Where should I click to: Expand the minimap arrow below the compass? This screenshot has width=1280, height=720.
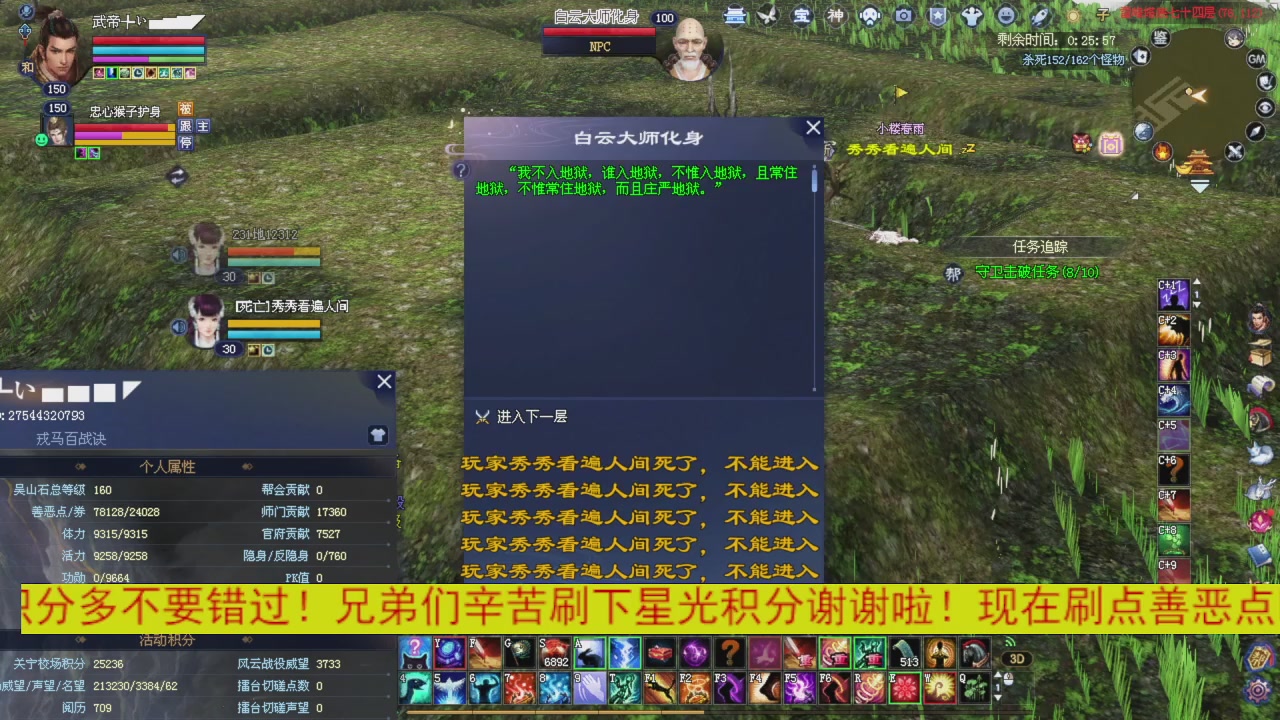pyautogui.click(x=1200, y=186)
